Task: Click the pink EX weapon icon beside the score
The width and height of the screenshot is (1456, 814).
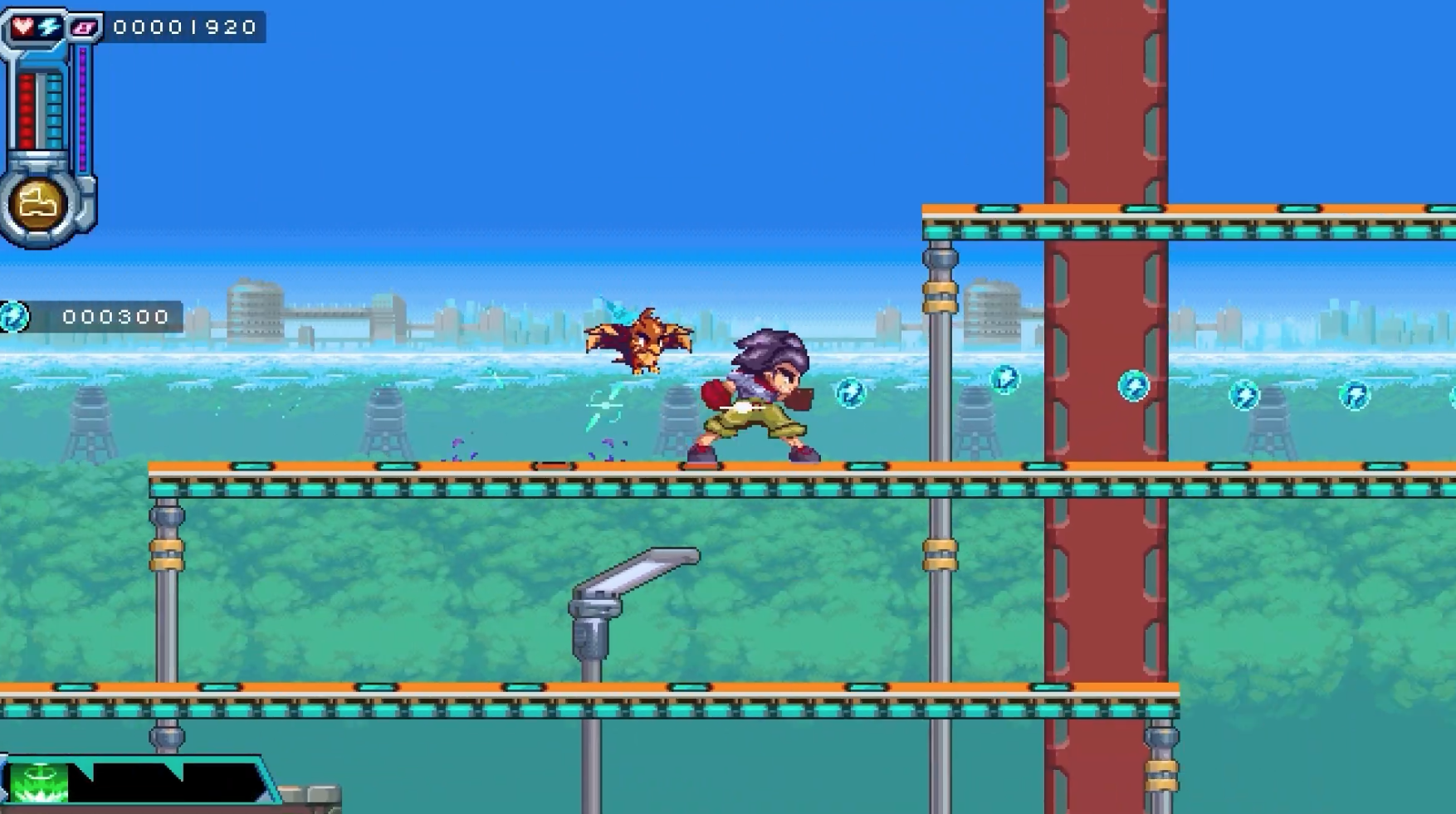Action: coord(85,27)
